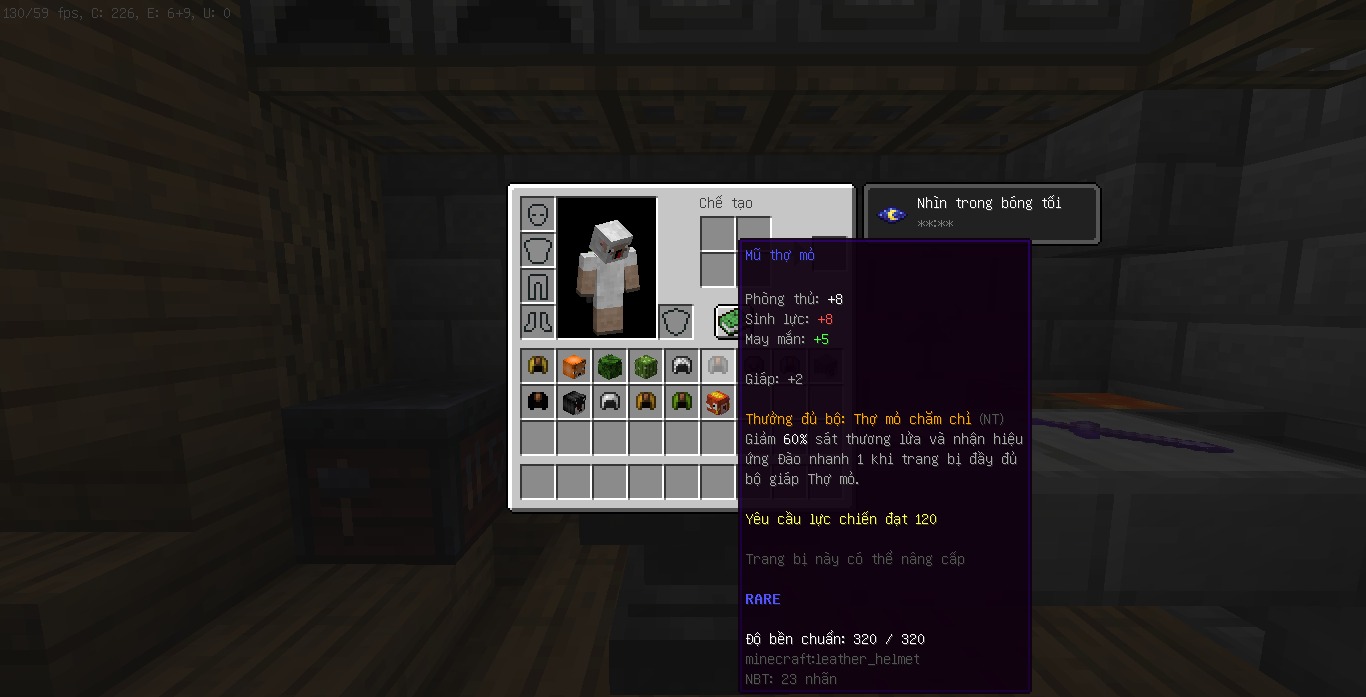Click the empty helmet armor slot
Viewport: 1366px width, 697px height.
pos(537,214)
